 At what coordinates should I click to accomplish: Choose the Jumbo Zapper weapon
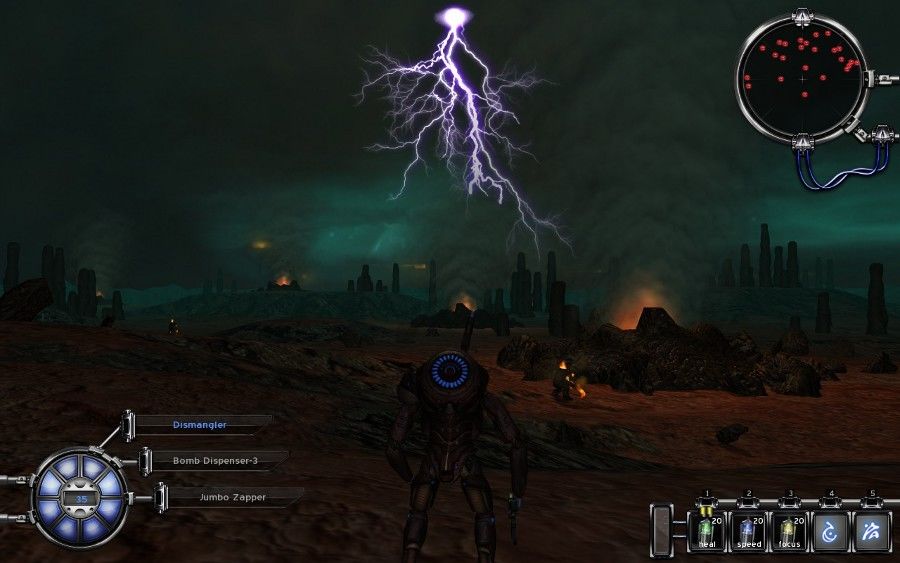click(232, 497)
